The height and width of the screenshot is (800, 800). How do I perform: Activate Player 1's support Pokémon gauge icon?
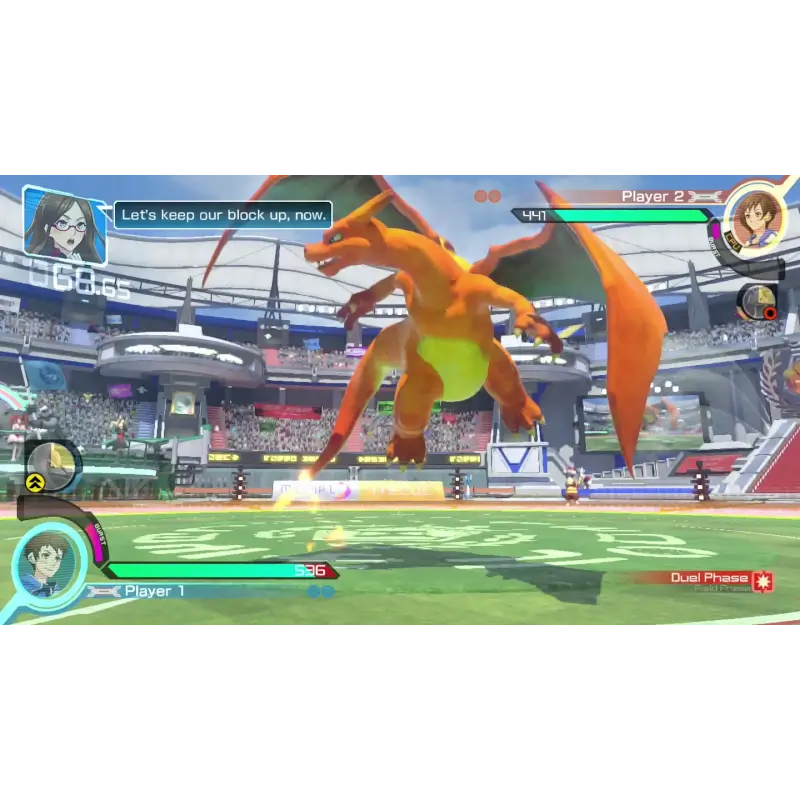53,465
